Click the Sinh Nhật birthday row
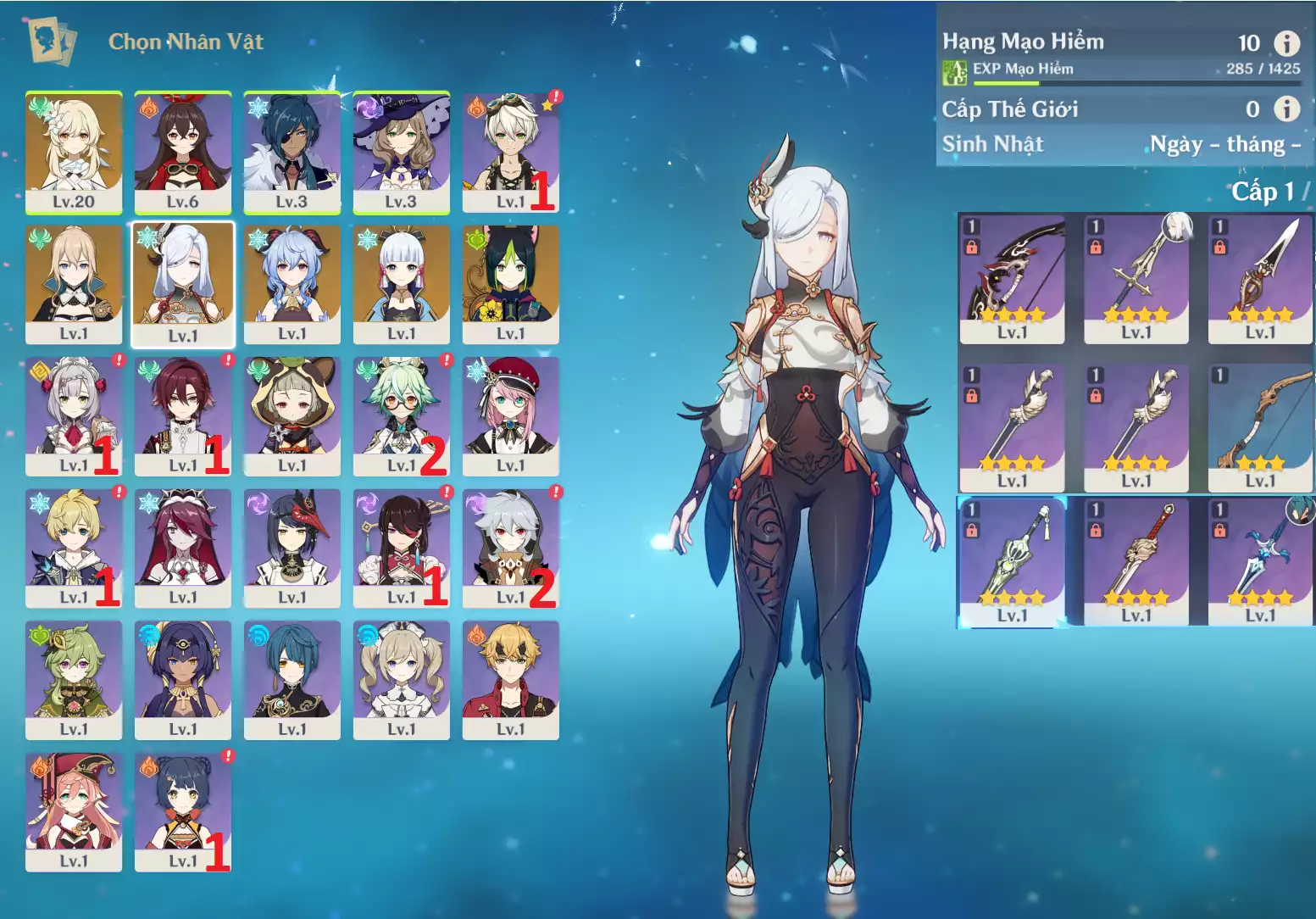The width and height of the screenshot is (1316, 919). coord(1120,144)
